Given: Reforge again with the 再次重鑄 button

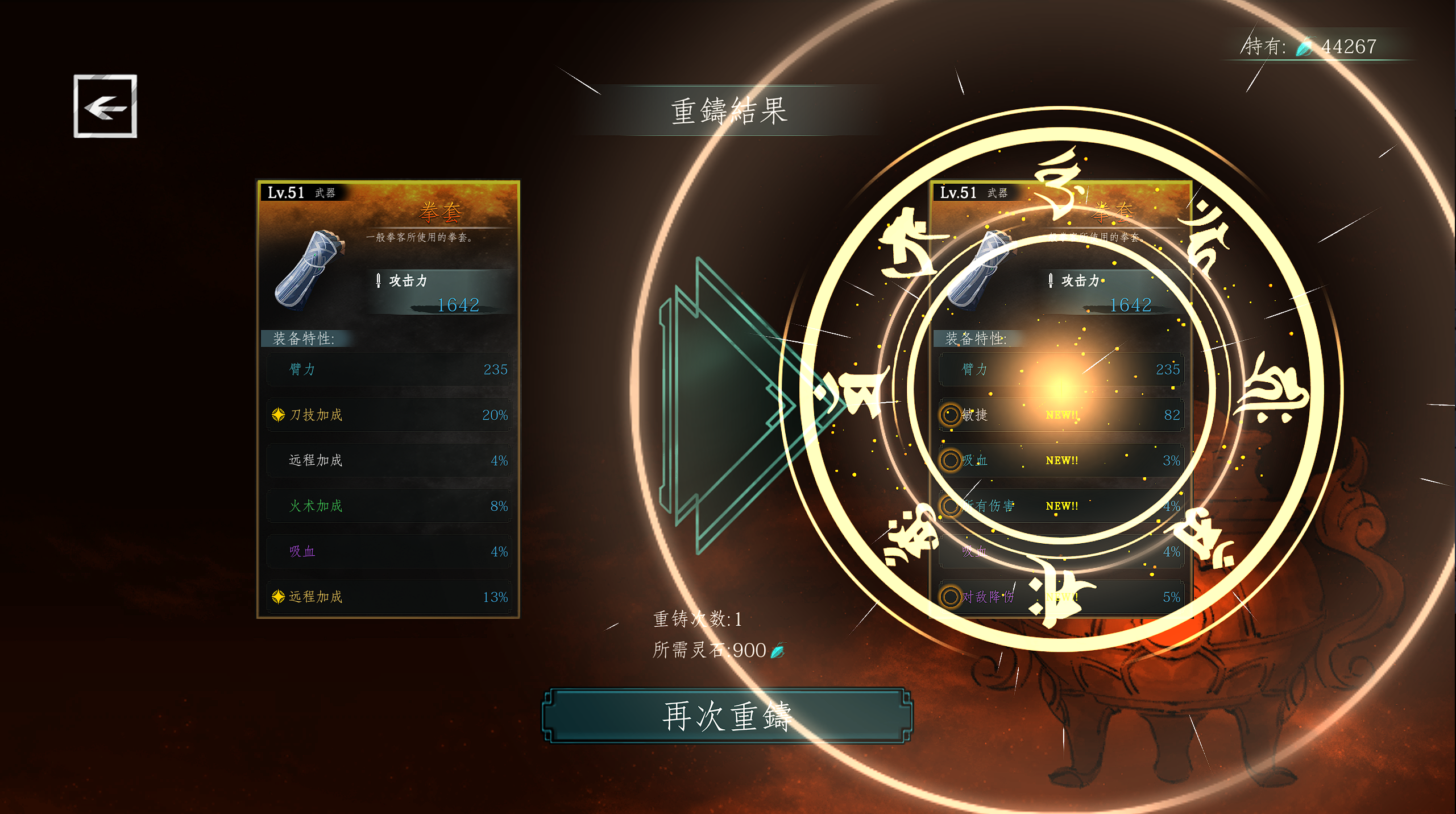Looking at the screenshot, I should 727,716.
